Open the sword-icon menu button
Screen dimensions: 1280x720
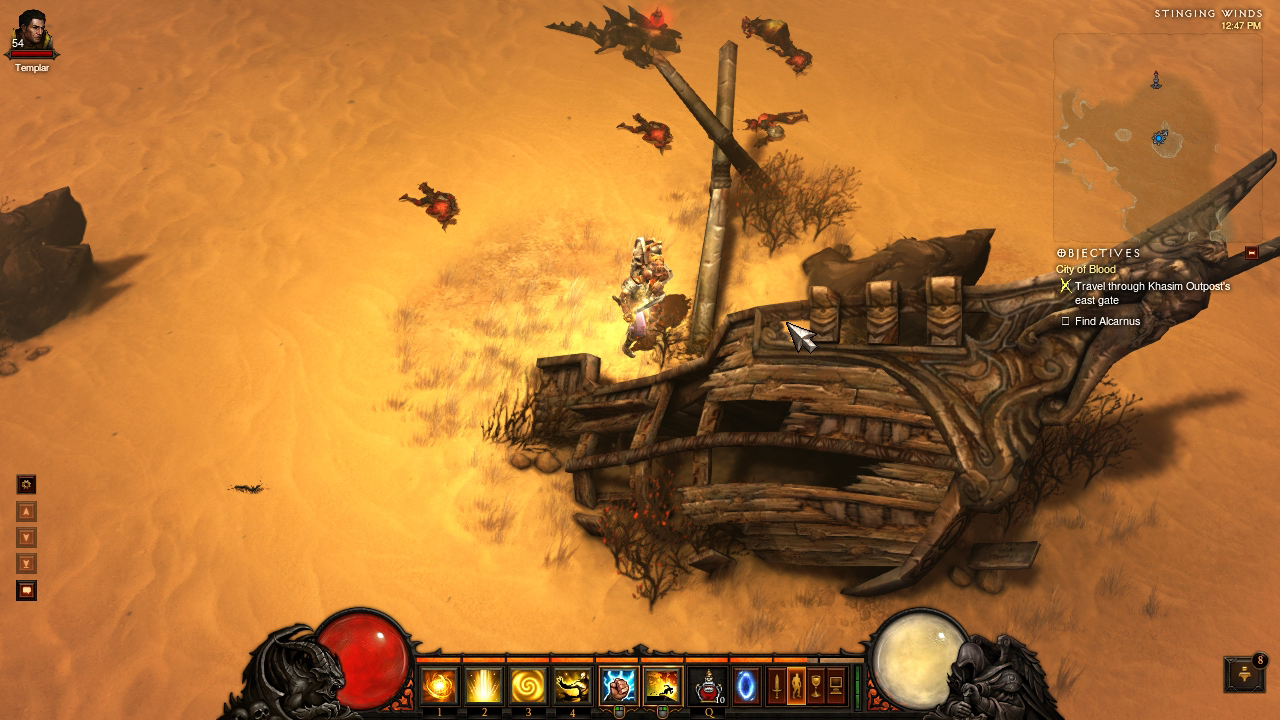pos(776,686)
